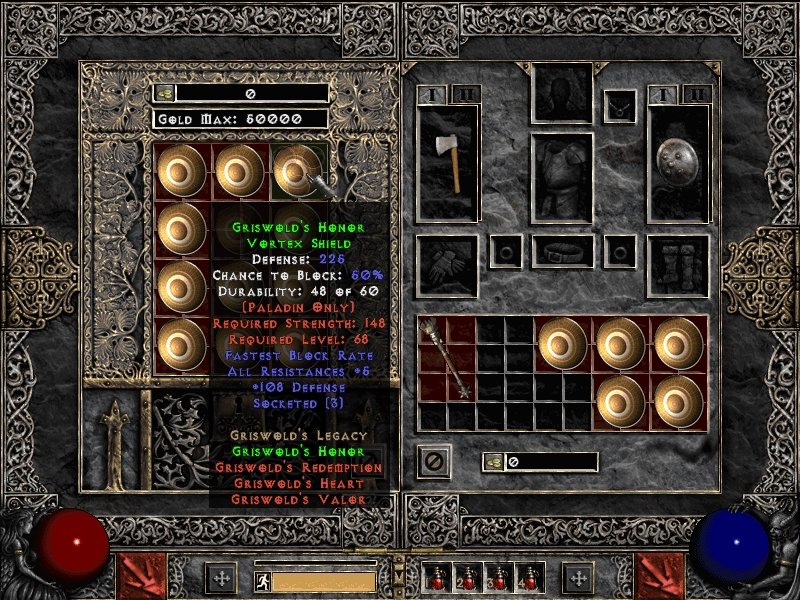Use the healing potion in belt slot 1

[x=436, y=578]
